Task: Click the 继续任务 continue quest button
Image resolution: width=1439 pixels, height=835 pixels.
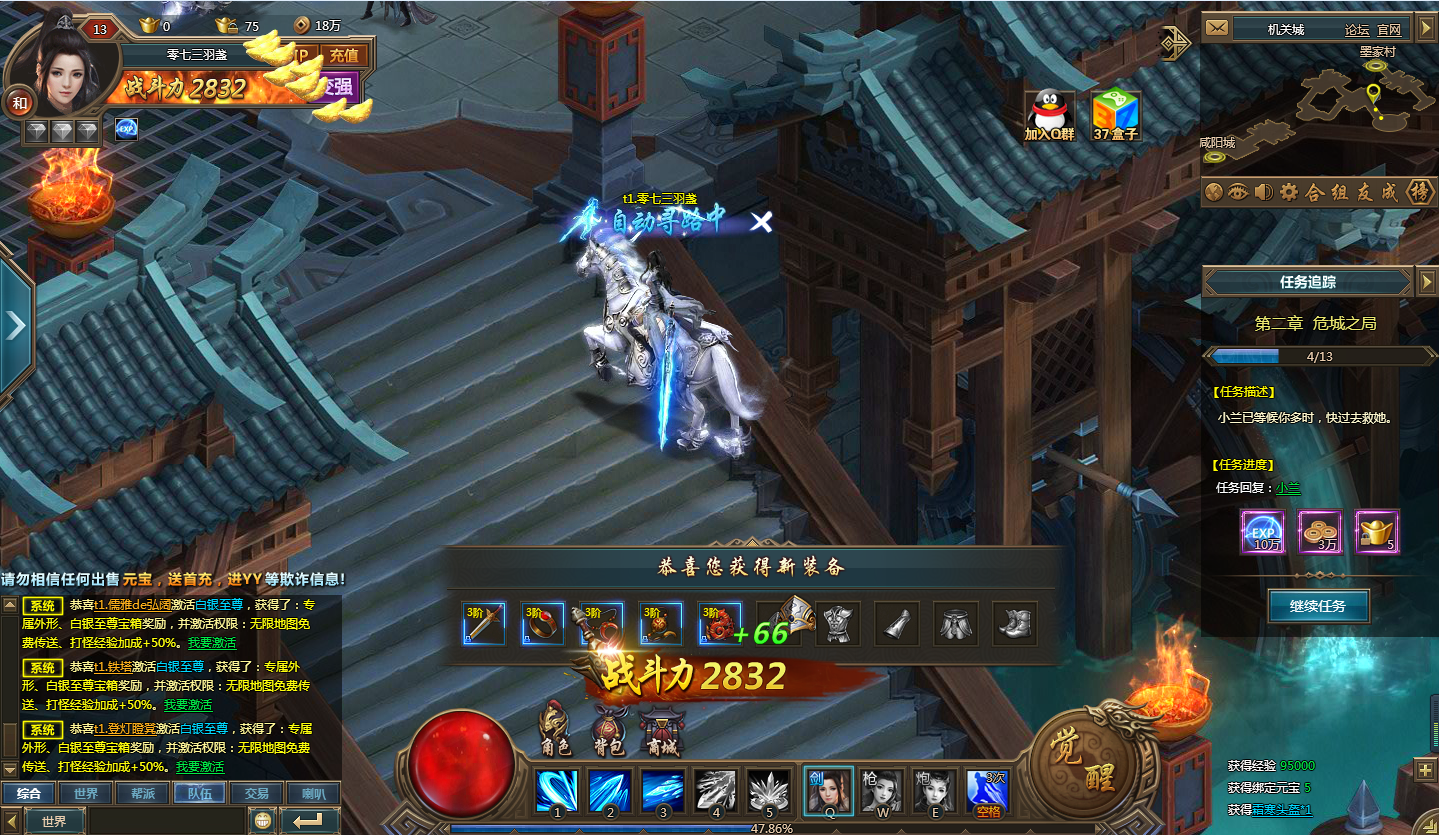Action: tap(1318, 606)
